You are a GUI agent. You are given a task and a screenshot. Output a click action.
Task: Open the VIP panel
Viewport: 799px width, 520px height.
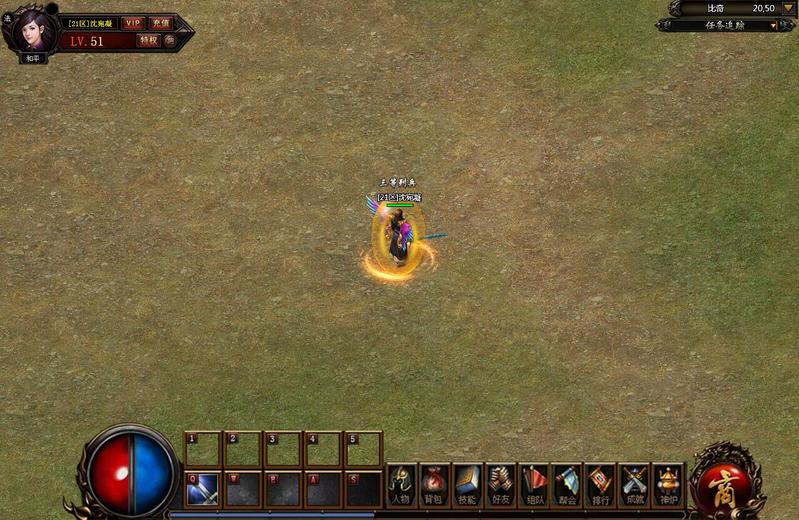(133, 23)
